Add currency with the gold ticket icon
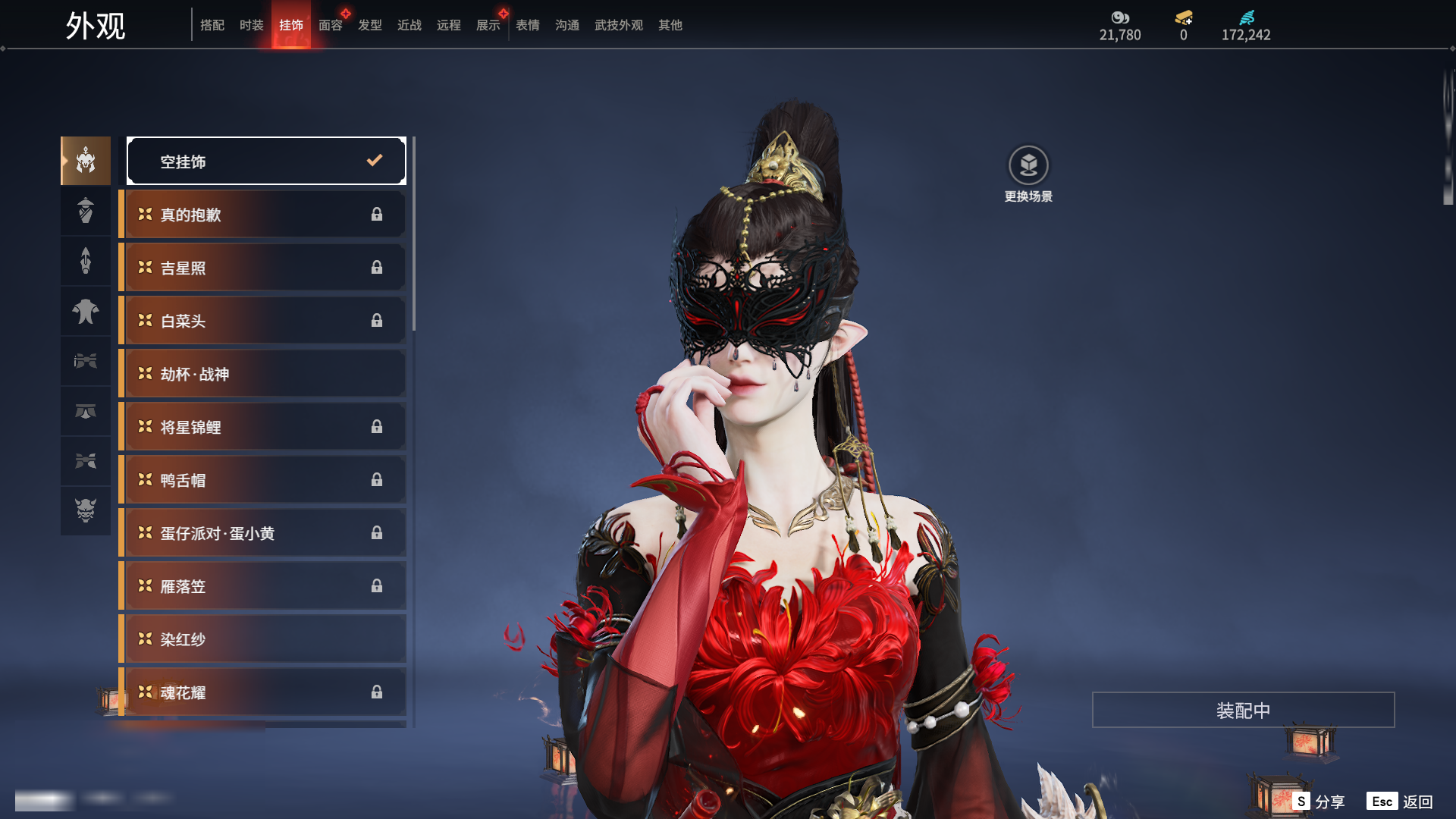The height and width of the screenshot is (819, 1456). [1184, 17]
